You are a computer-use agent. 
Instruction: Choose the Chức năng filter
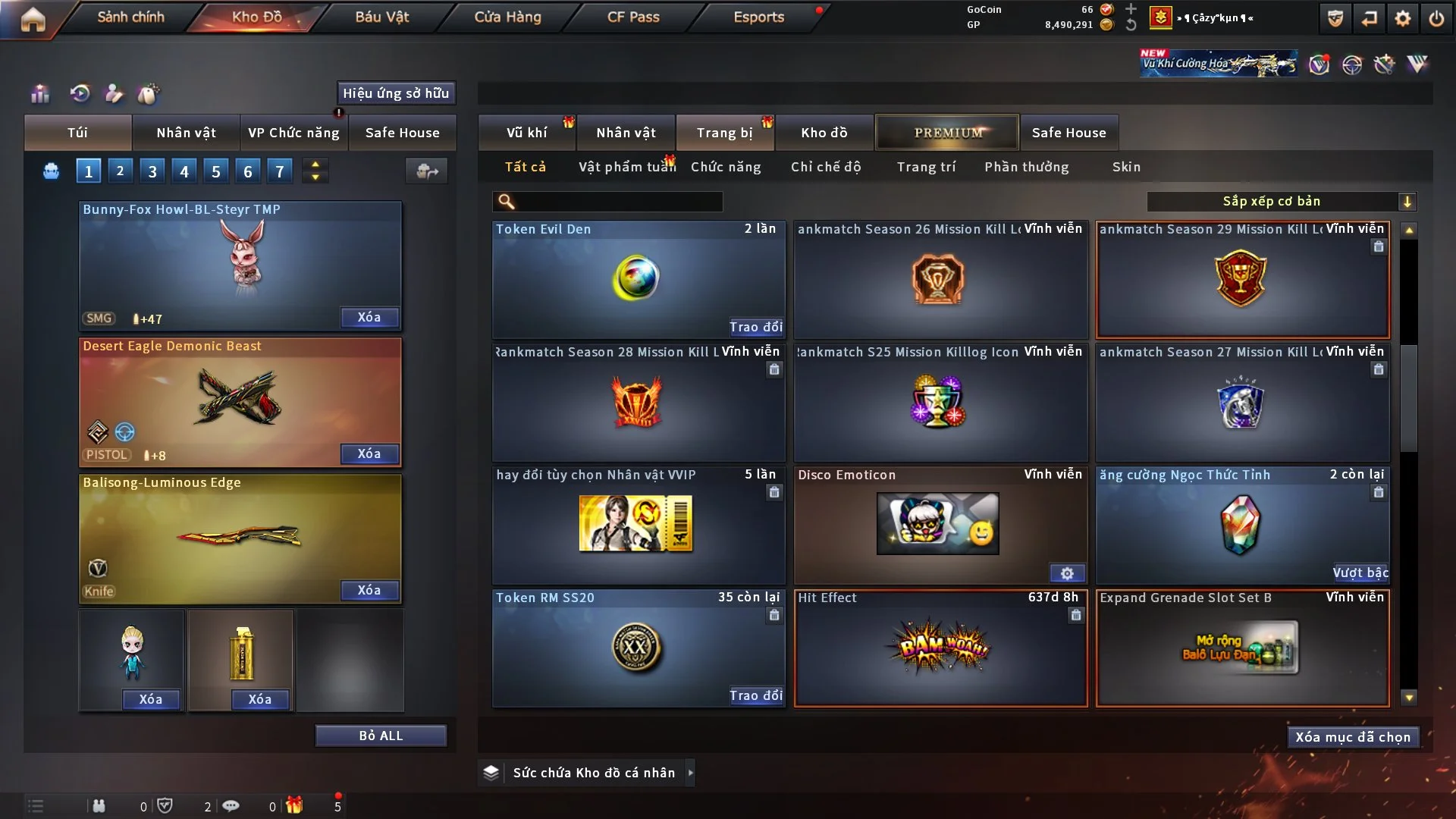(x=726, y=167)
